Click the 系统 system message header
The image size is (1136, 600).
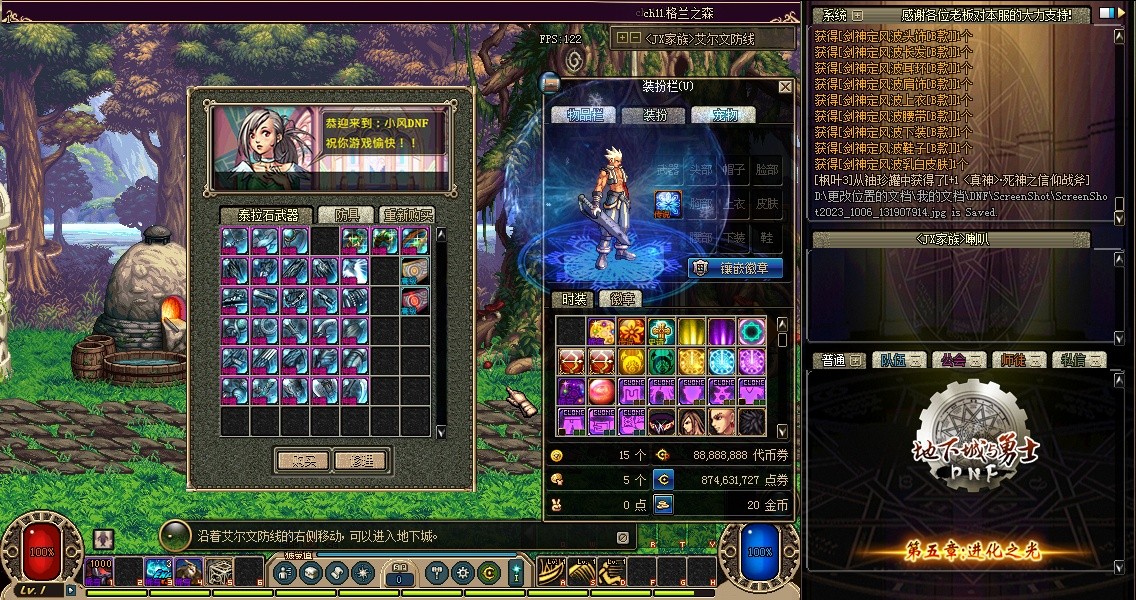click(835, 15)
